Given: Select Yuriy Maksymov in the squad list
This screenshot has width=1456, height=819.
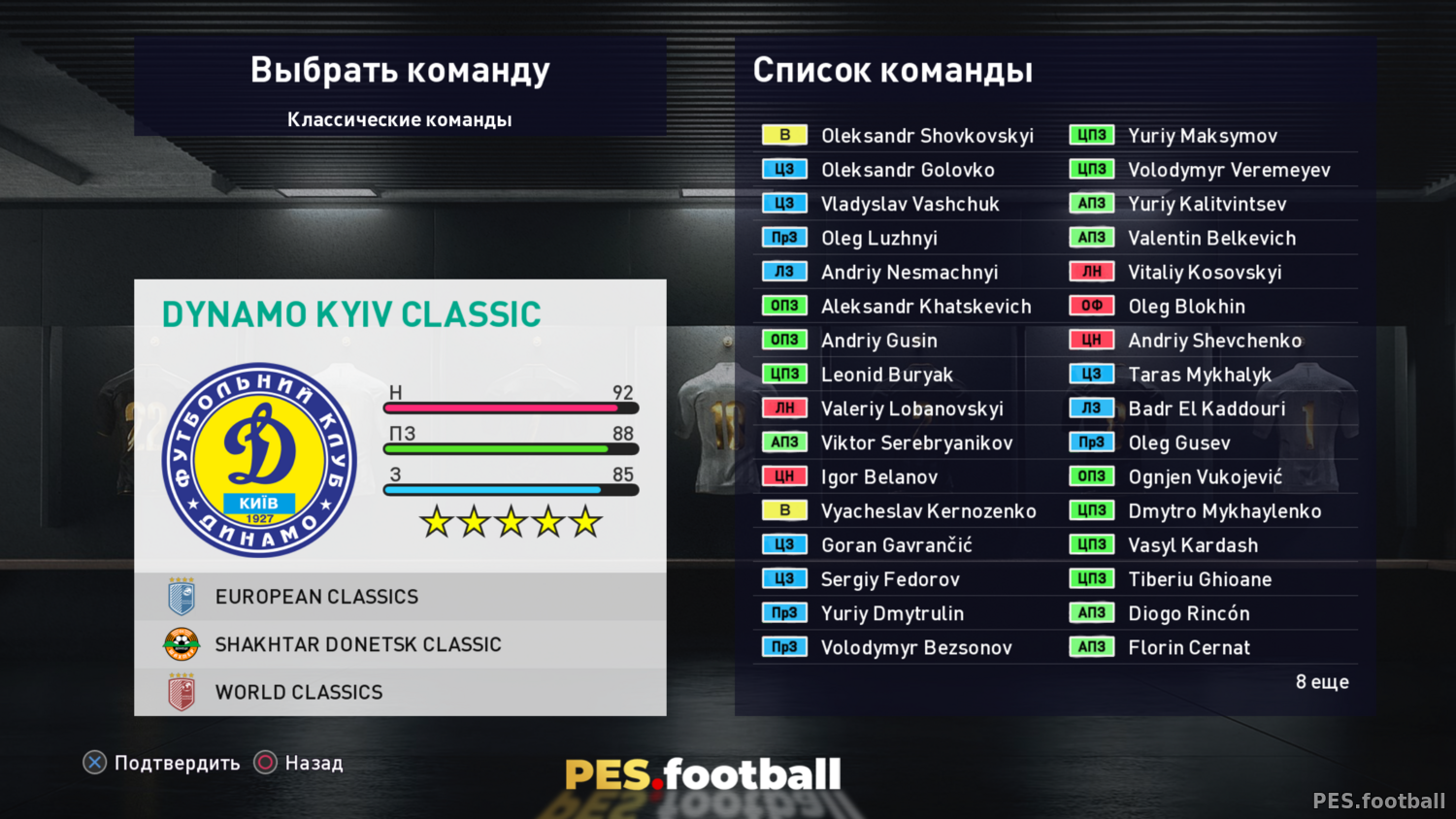Looking at the screenshot, I should coord(1202,136).
